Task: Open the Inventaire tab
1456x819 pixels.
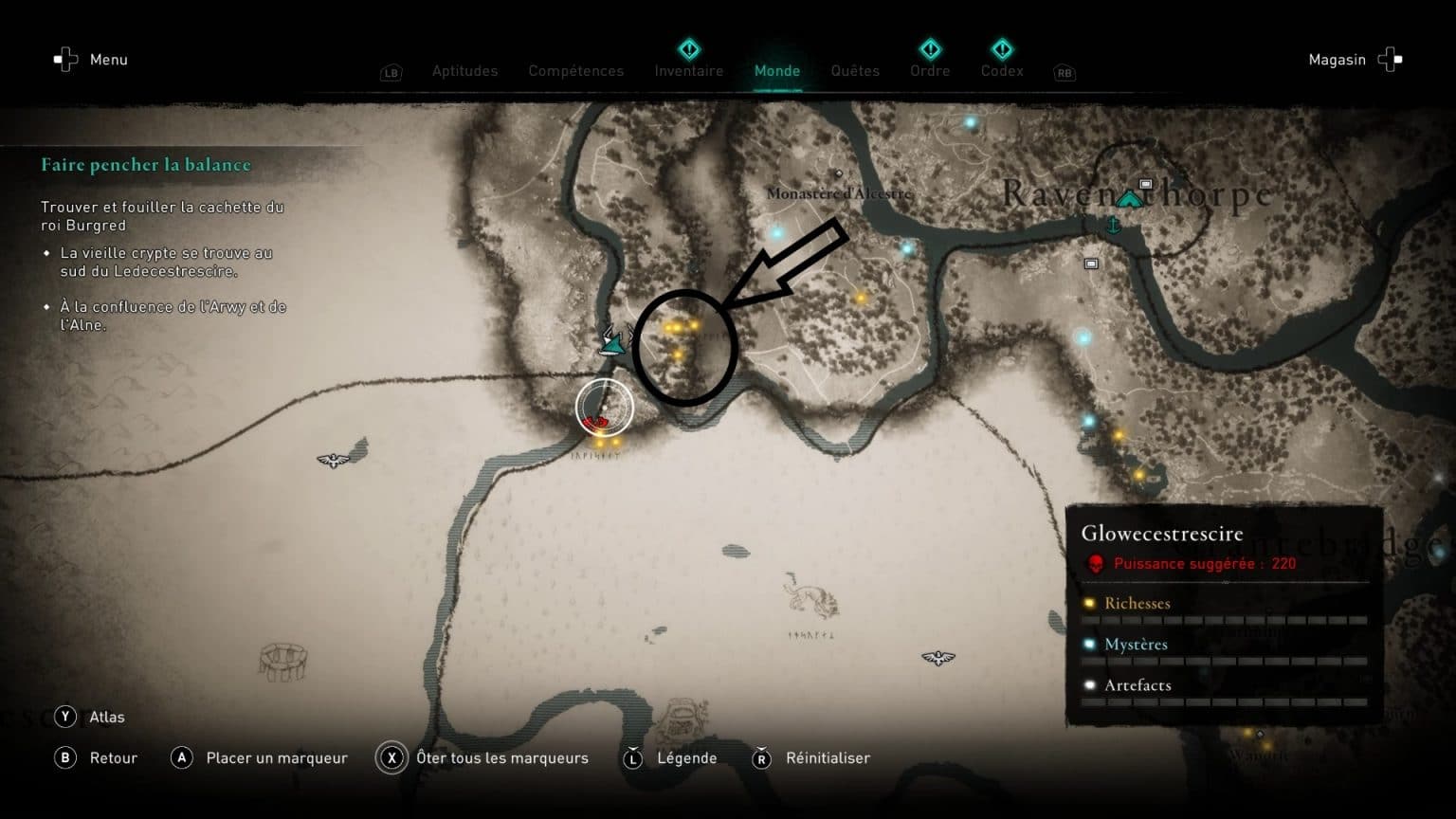Action: pyautogui.click(x=689, y=70)
